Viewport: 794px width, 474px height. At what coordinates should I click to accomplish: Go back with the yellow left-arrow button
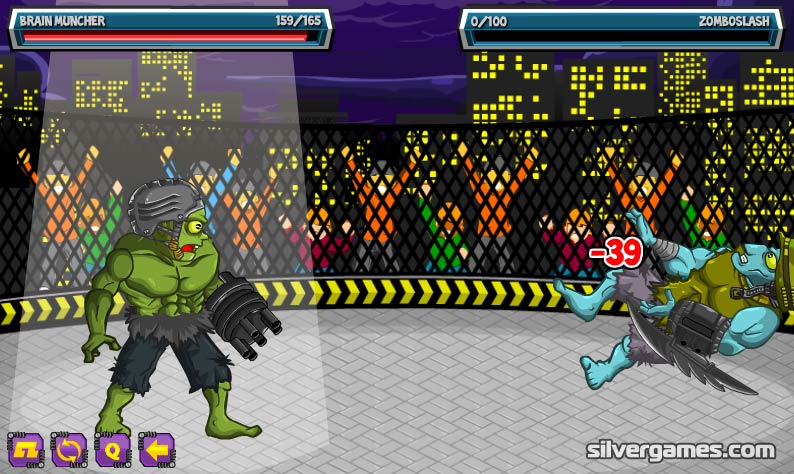coord(156,449)
